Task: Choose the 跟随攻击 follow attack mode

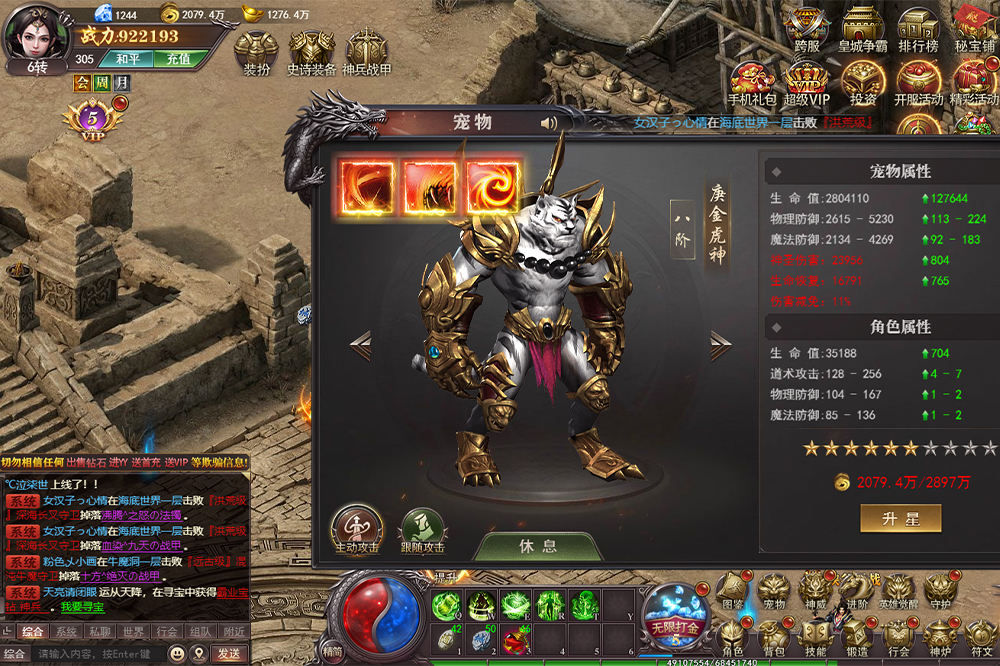Action: [x=421, y=528]
